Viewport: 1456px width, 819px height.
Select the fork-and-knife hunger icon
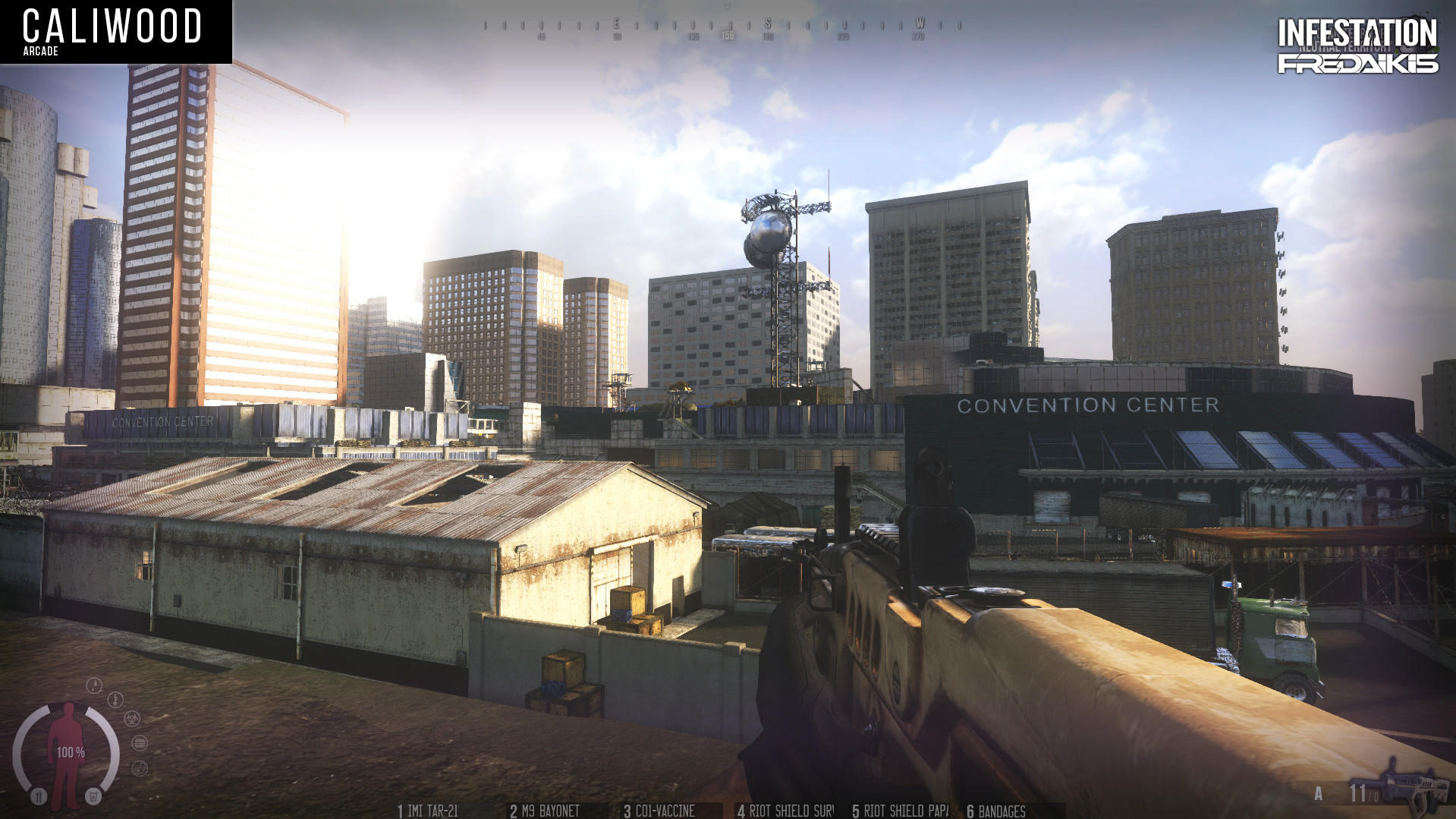pyautogui.click(x=39, y=796)
